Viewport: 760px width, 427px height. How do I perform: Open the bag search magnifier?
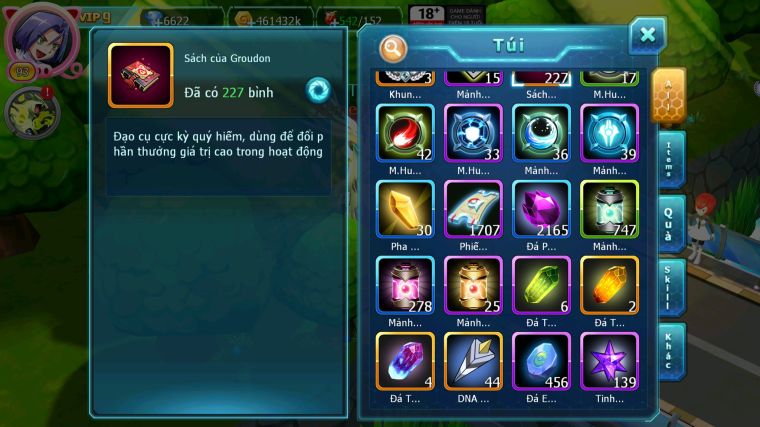pyautogui.click(x=394, y=48)
